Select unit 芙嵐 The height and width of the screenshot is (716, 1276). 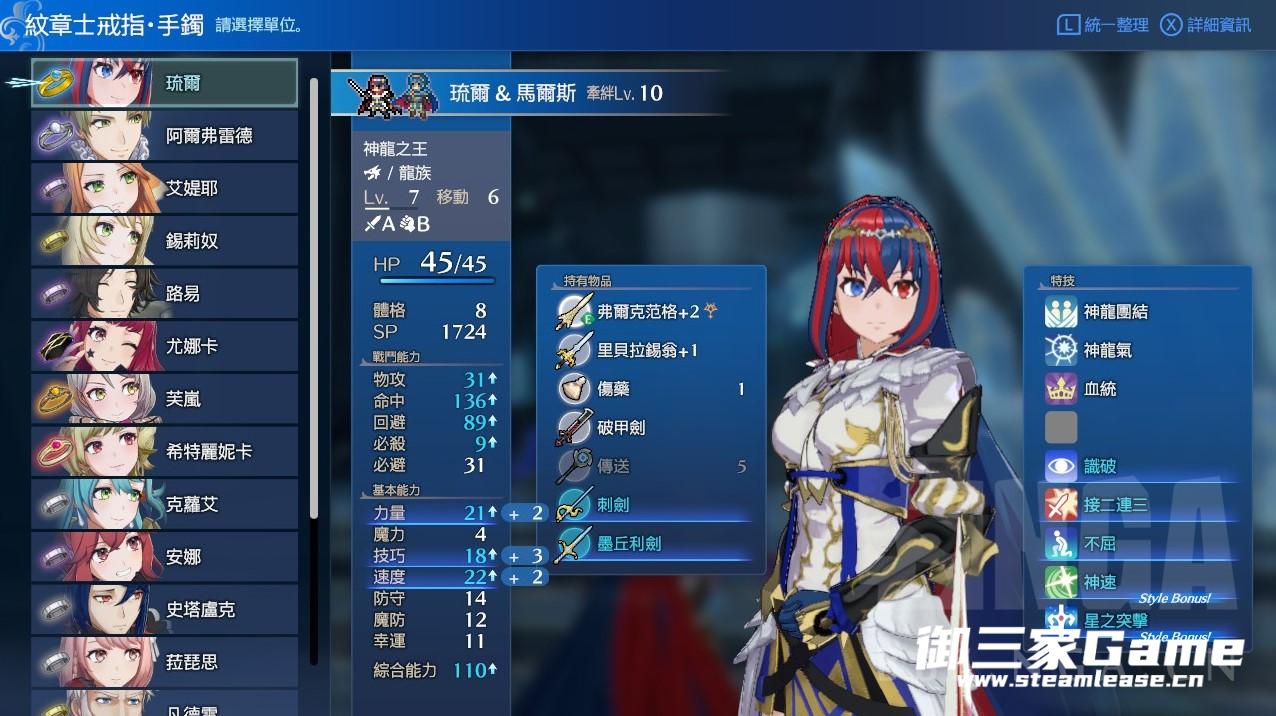pos(165,399)
